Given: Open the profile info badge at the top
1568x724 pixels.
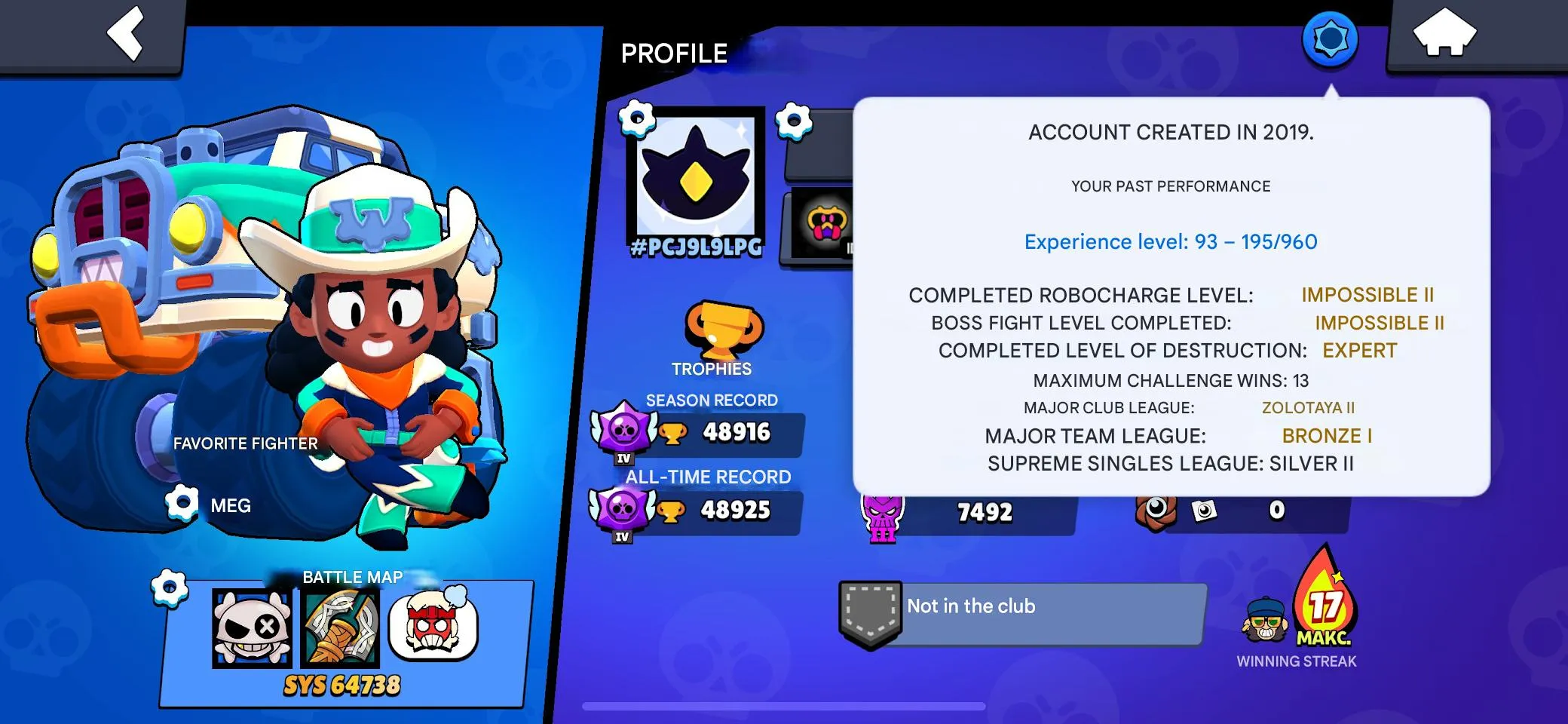Looking at the screenshot, I should point(1329,36).
